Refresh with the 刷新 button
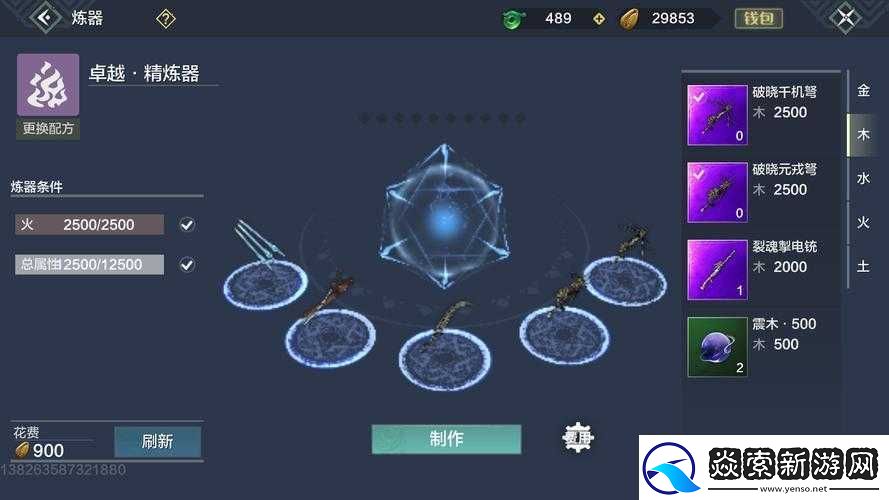 (x=157, y=441)
